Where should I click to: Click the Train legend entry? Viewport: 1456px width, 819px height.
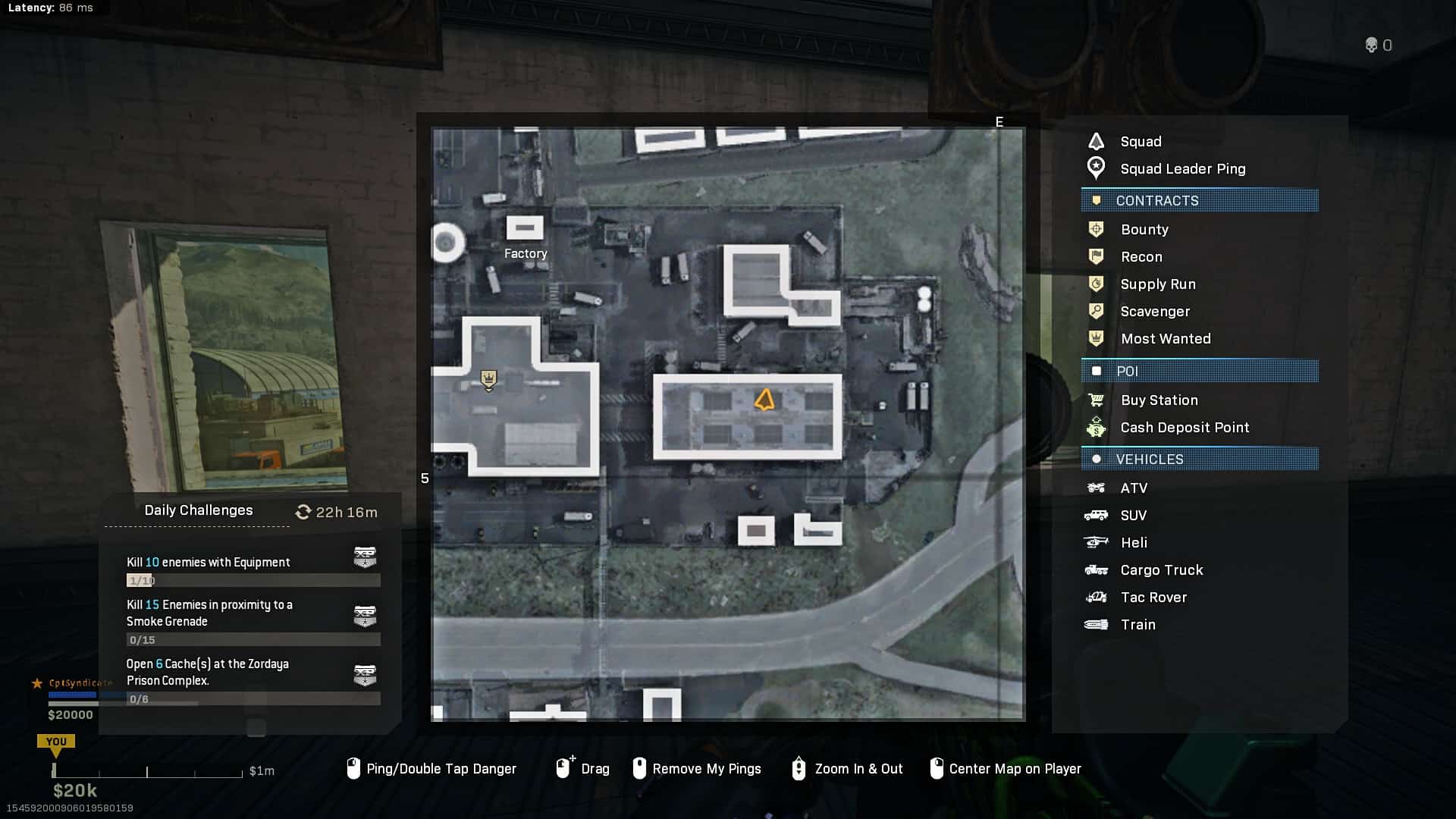[x=1137, y=625]
